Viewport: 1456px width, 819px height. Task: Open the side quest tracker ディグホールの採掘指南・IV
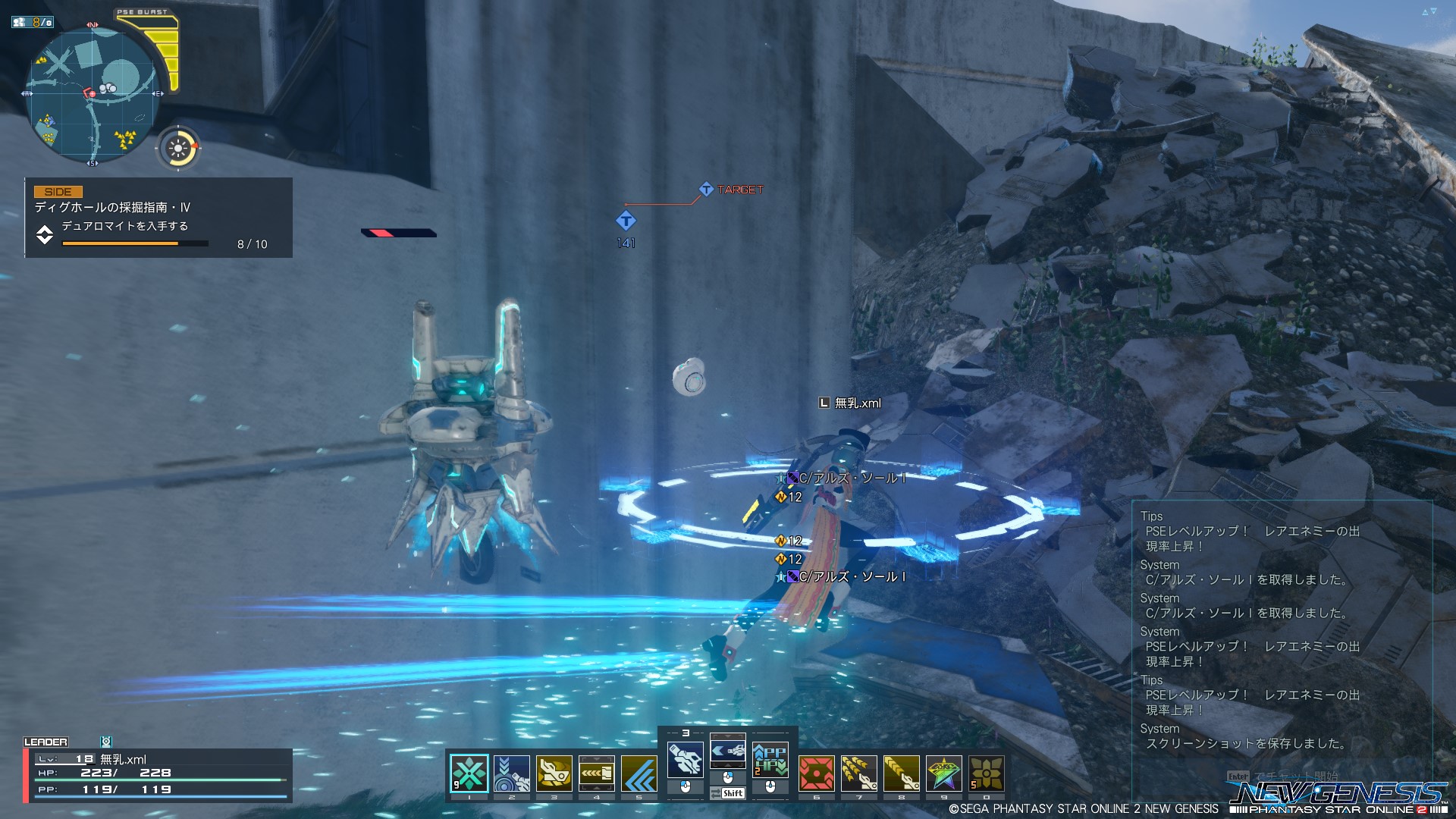158,218
